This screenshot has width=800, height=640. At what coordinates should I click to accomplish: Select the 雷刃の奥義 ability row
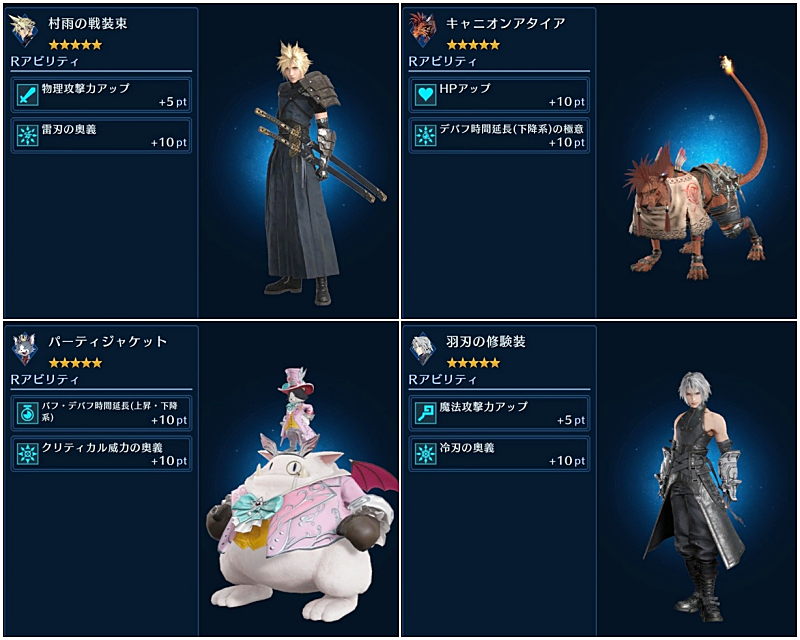[101, 136]
